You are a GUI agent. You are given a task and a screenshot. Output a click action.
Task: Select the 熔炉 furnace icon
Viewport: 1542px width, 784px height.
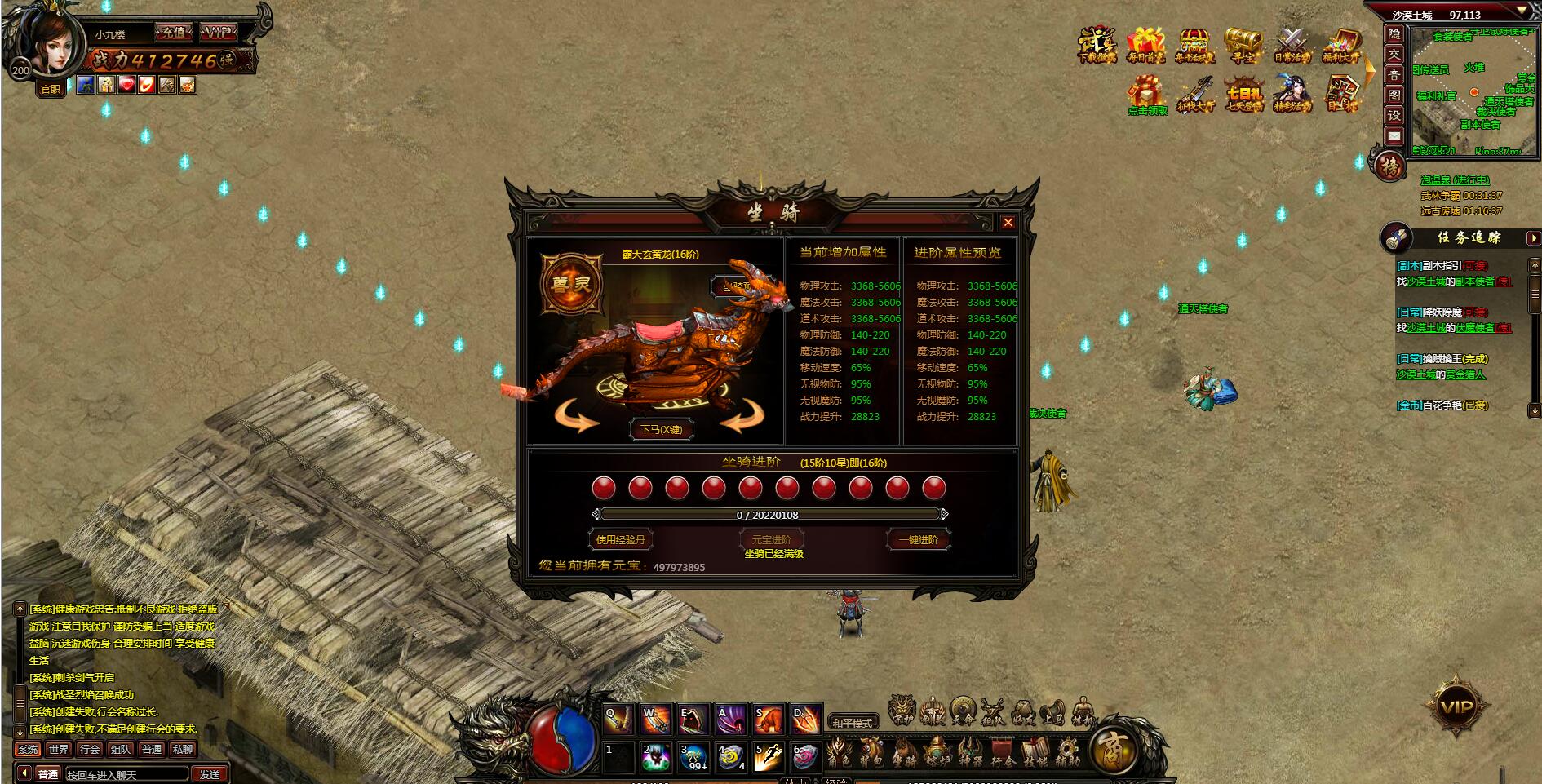[x=937, y=751]
